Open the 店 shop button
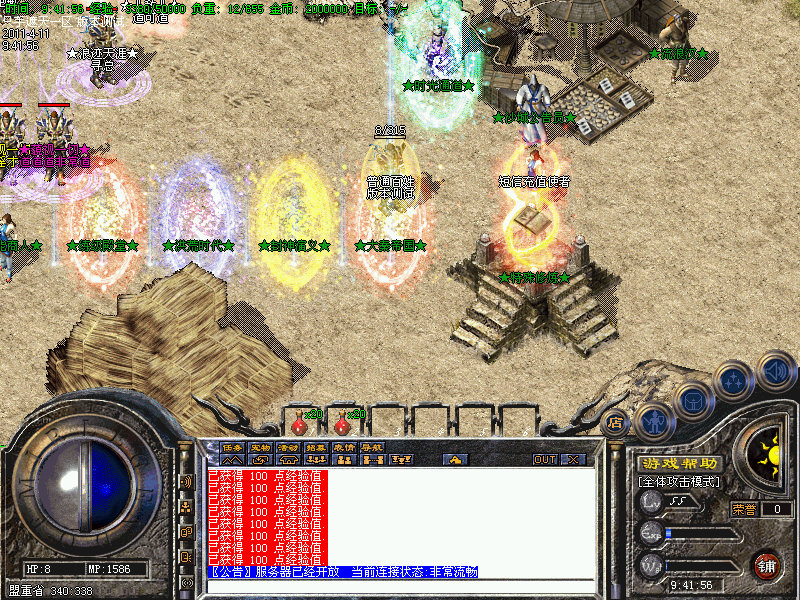Image resolution: width=800 pixels, height=600 pixels. 615,423
